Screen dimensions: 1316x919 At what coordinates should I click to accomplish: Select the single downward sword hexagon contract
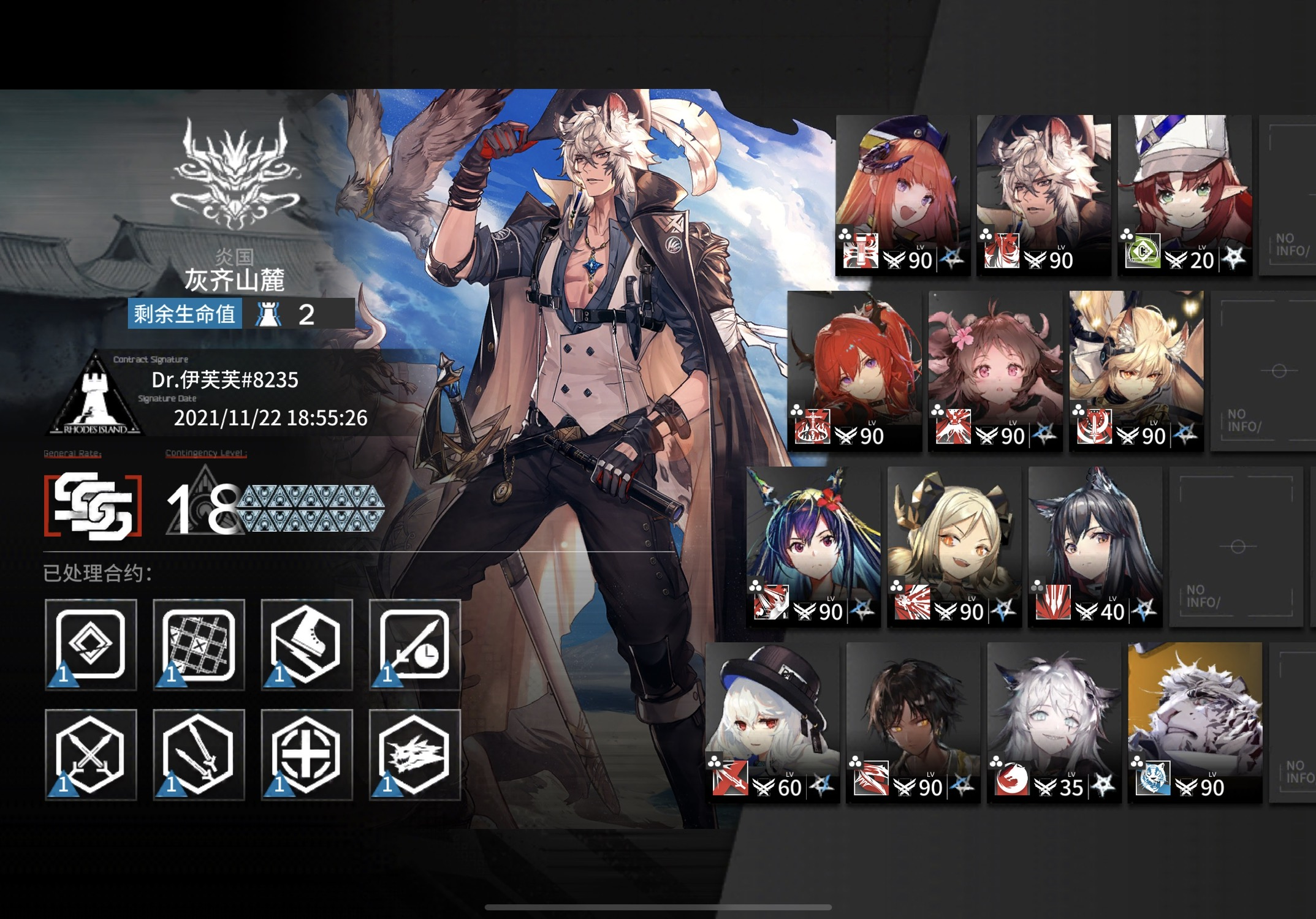(x=199, y=755)
